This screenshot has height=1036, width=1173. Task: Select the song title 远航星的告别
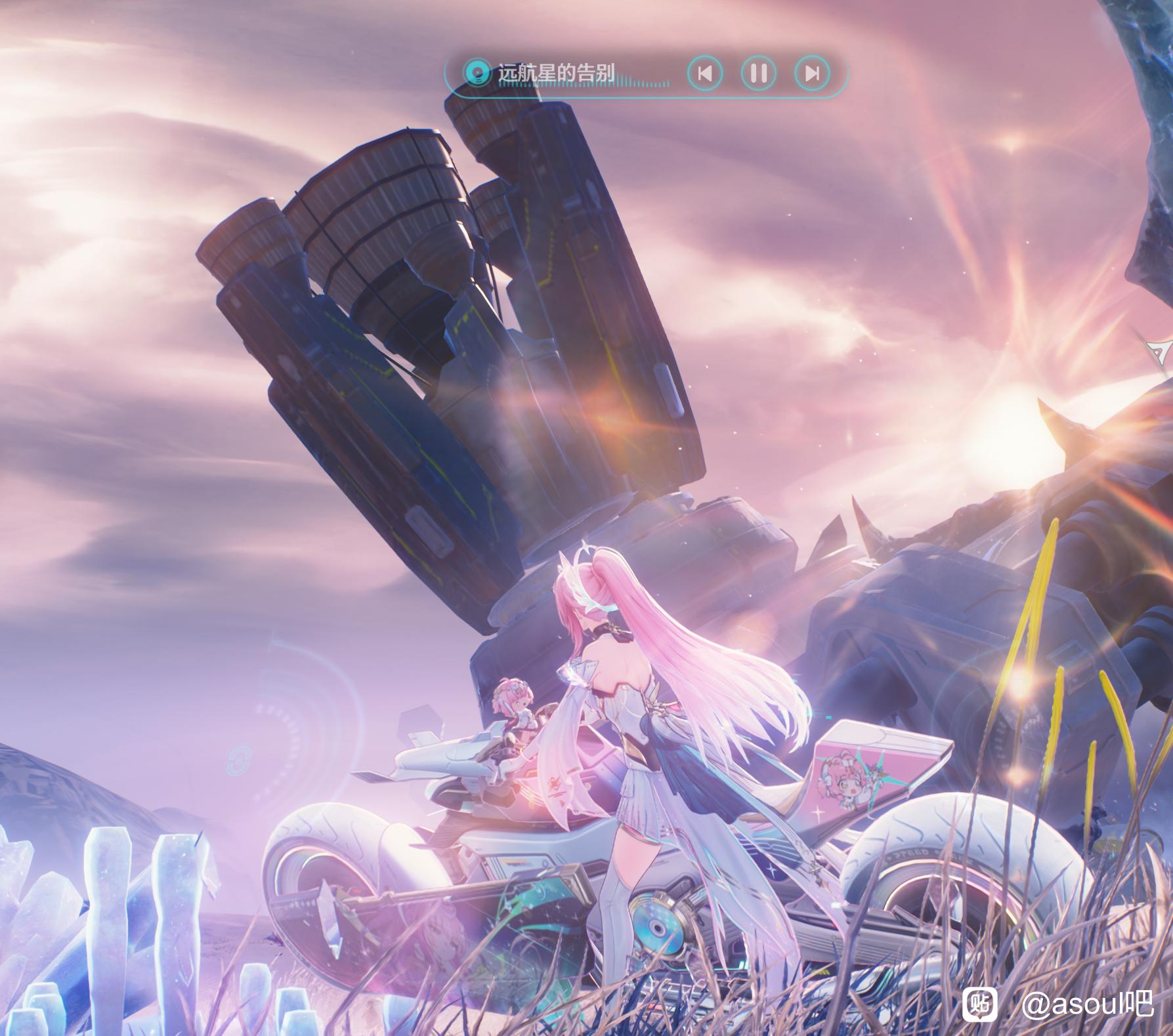pyautogui.click(x=557, y=73)
